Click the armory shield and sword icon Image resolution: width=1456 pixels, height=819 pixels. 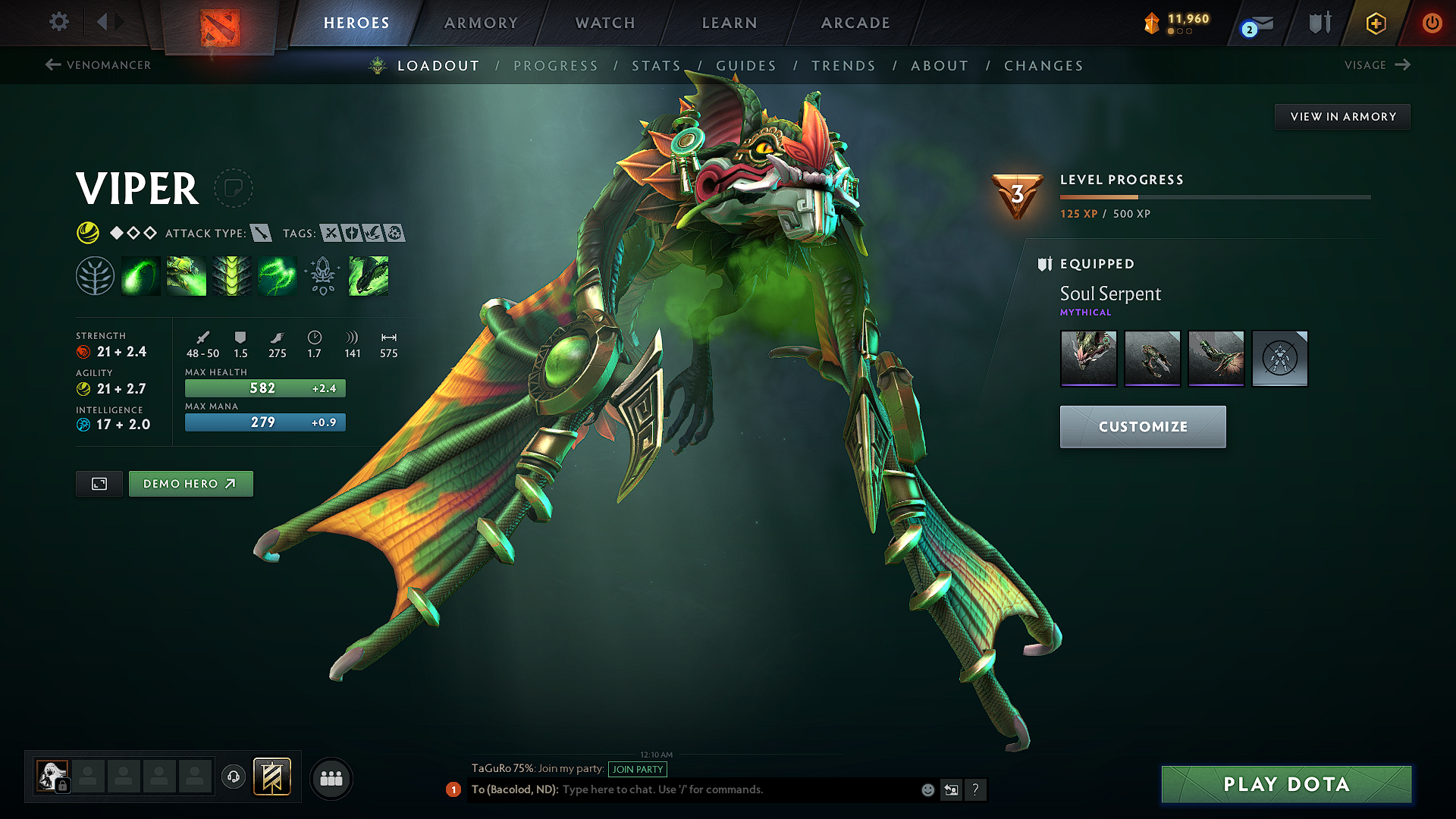click(1319, 23)
